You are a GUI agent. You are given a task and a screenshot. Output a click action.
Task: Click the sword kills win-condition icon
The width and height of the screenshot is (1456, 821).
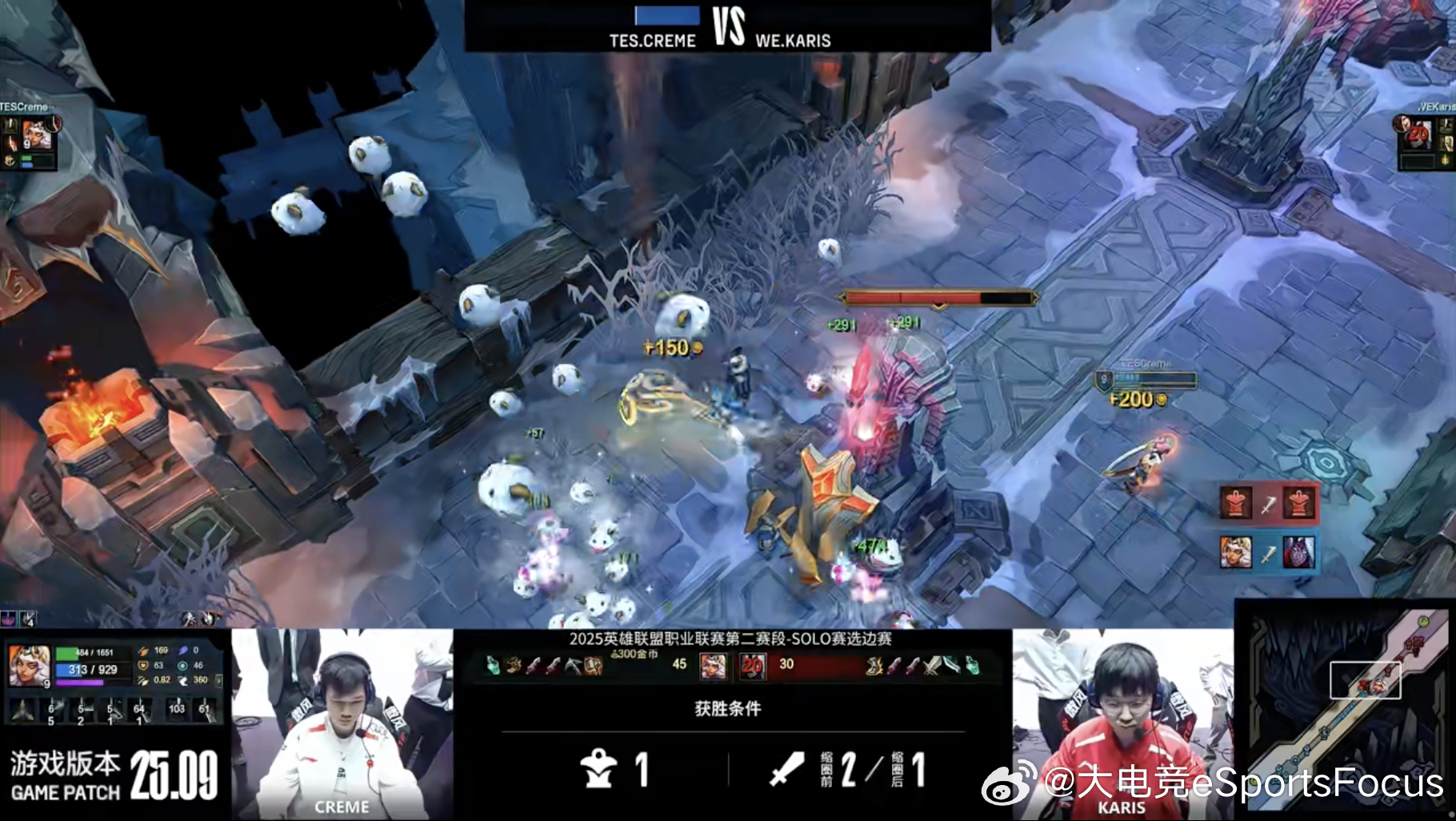pos(786,770)
